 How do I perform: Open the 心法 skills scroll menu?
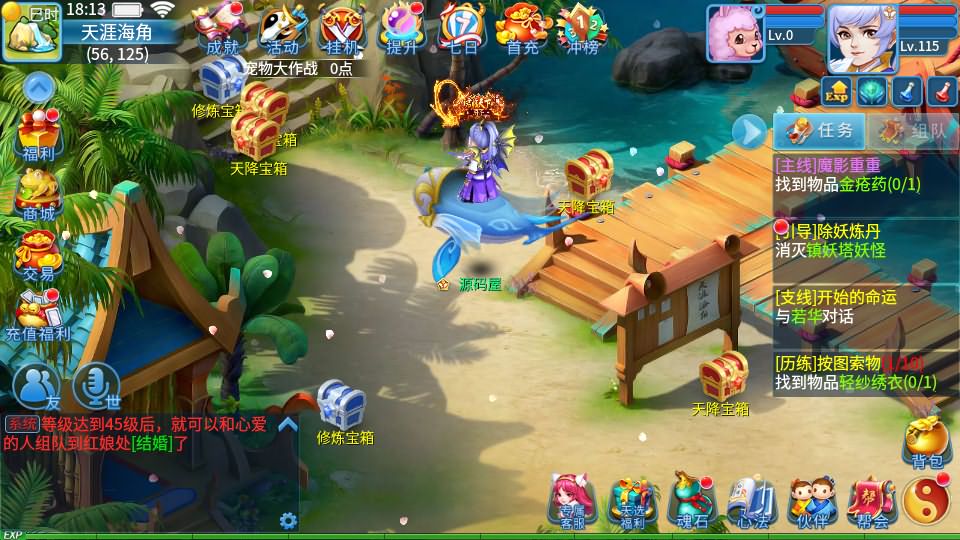point(751,500)
